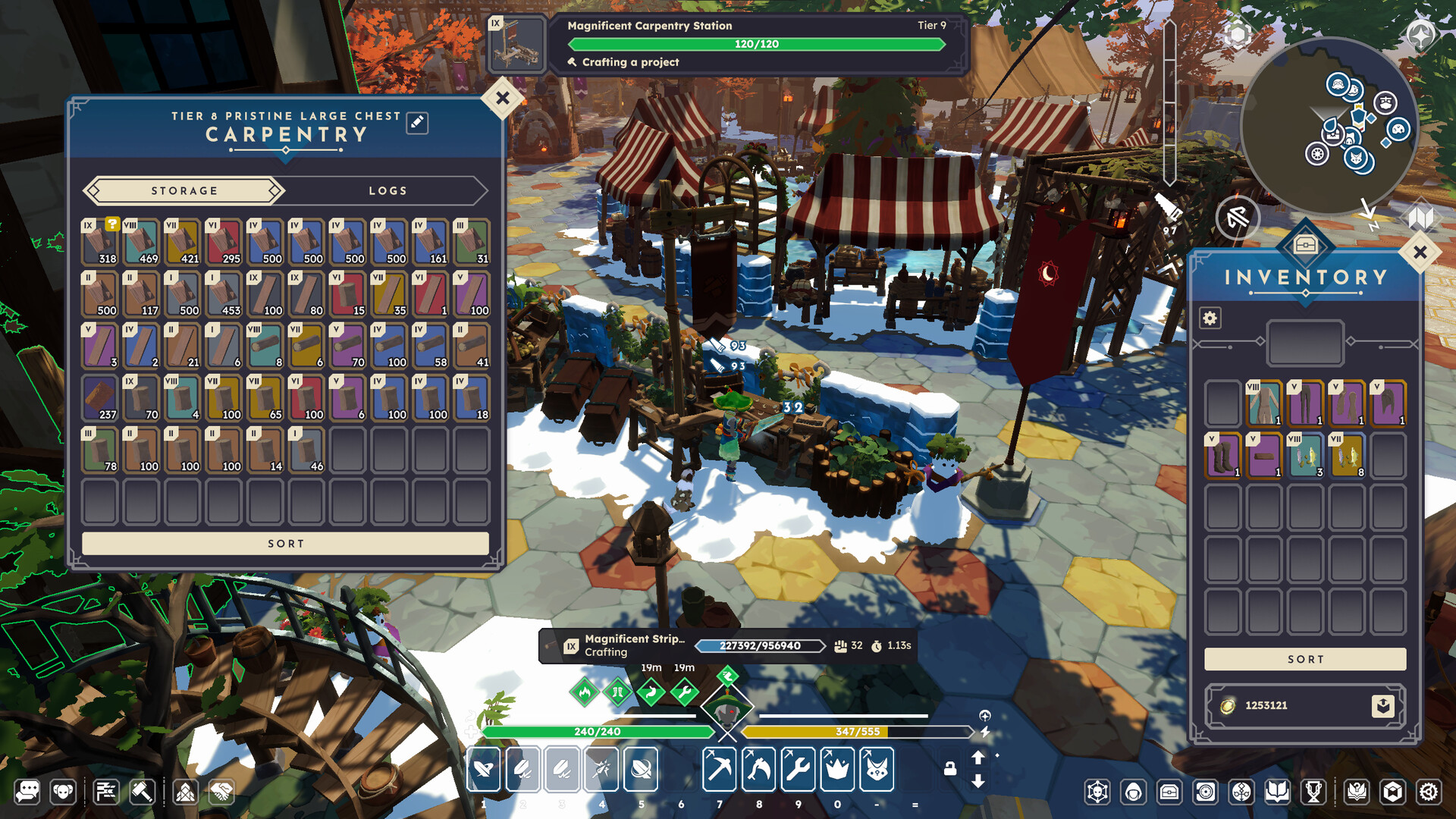Select the Storage tab

[183, 190]
